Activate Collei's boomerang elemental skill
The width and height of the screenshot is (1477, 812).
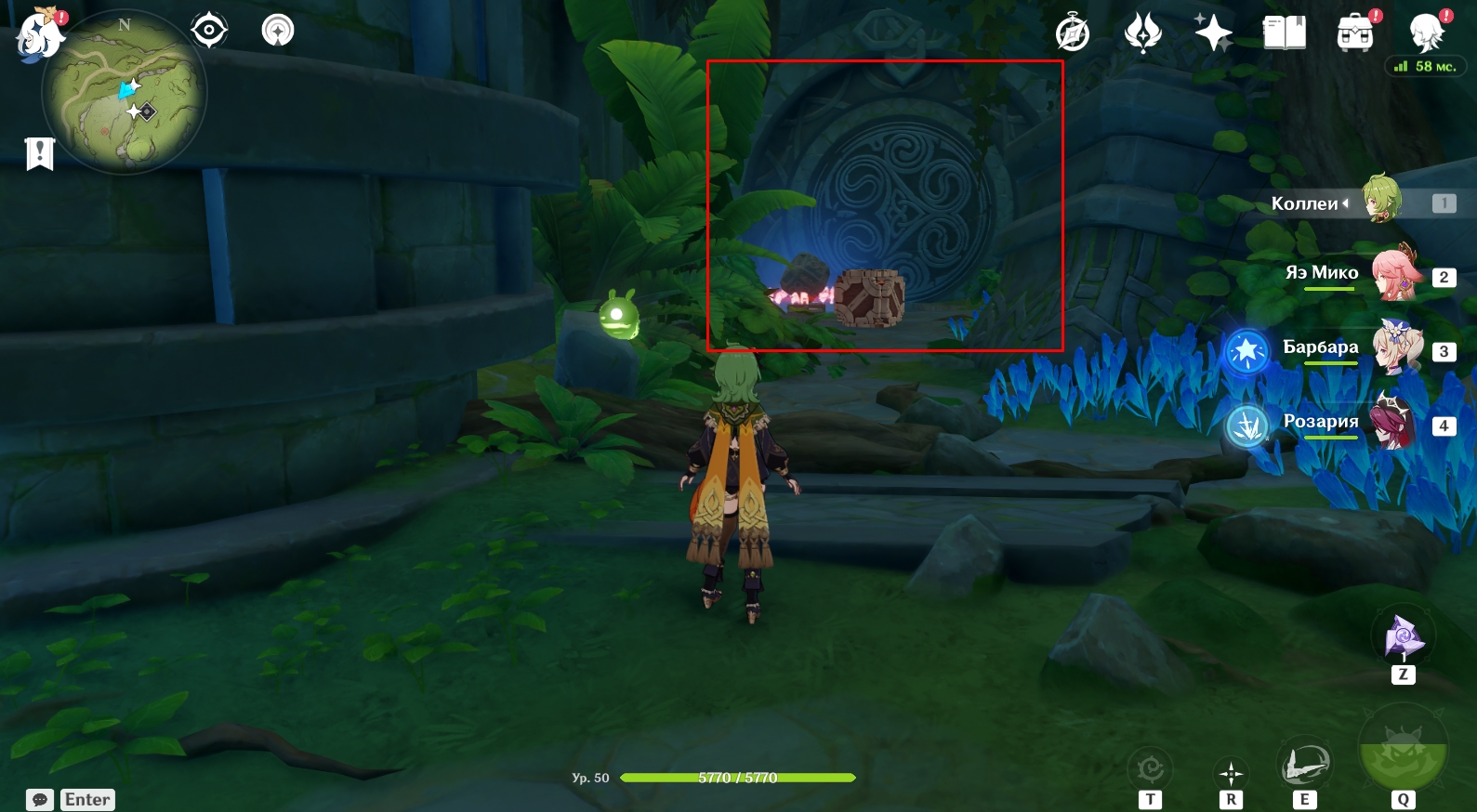[1304, 765]
